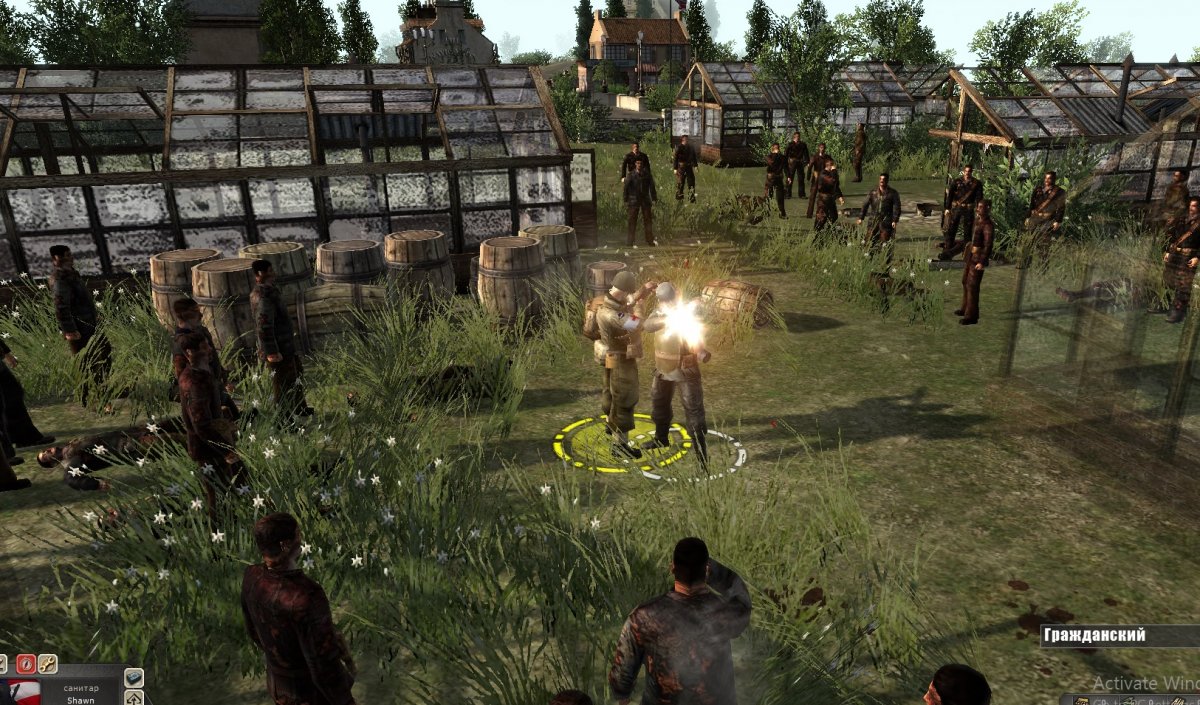Click the red compass icon
This screenshot has width=1200, height=705.
[x=26, y=663]
